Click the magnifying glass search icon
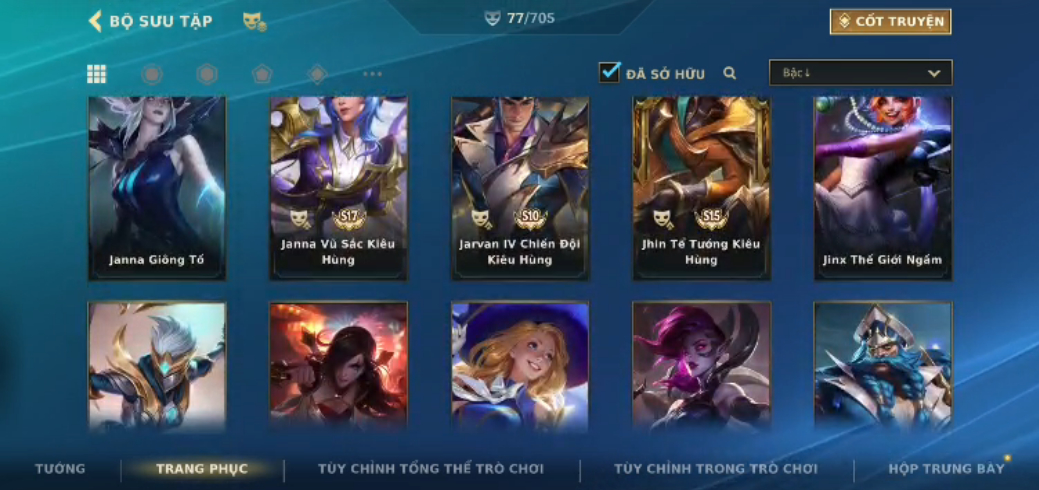This screenshot has height=490, width=1039. point(730,73)
